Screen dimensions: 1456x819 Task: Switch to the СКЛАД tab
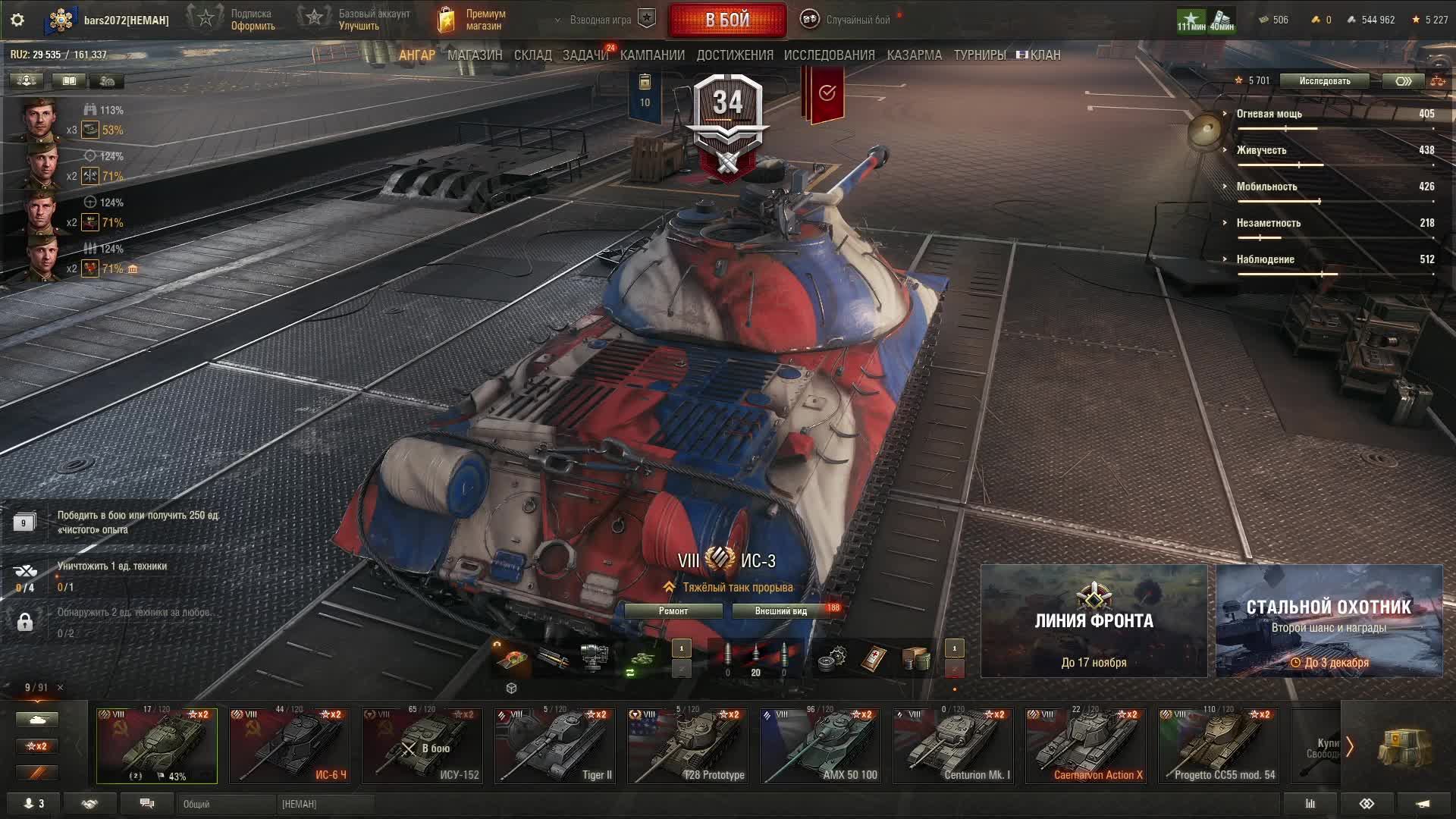coord(532,55)
